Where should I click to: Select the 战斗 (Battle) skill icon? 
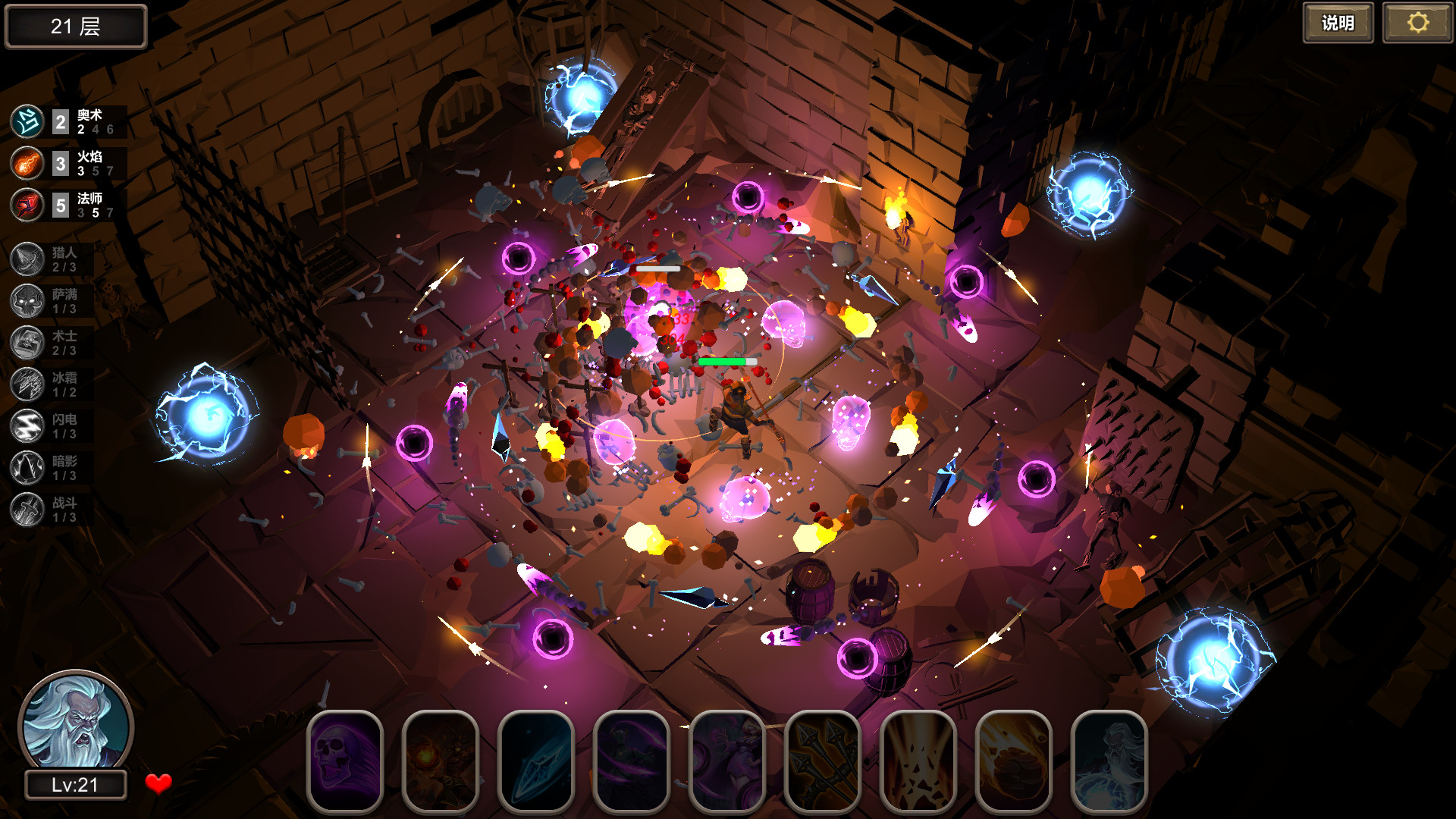click(x=27, y=510)
